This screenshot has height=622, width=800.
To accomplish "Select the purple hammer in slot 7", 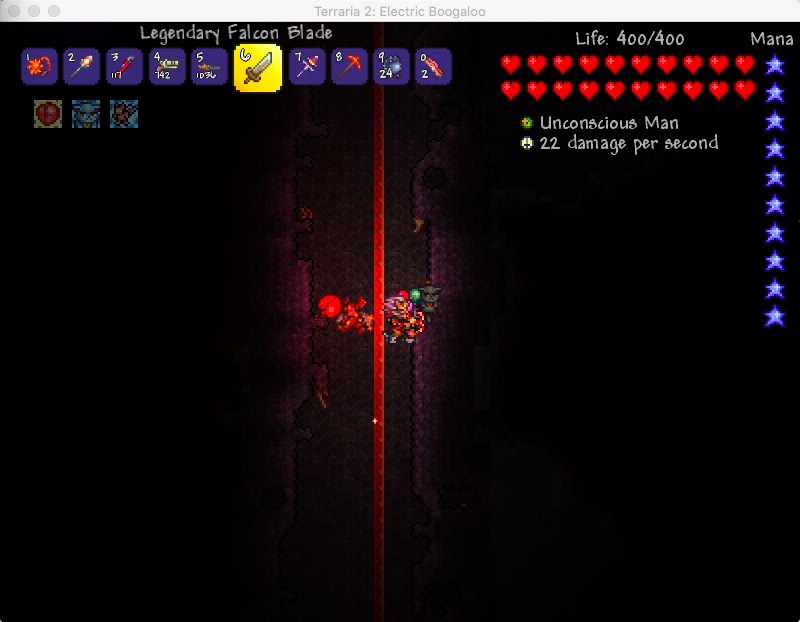I will coord(307,68).
